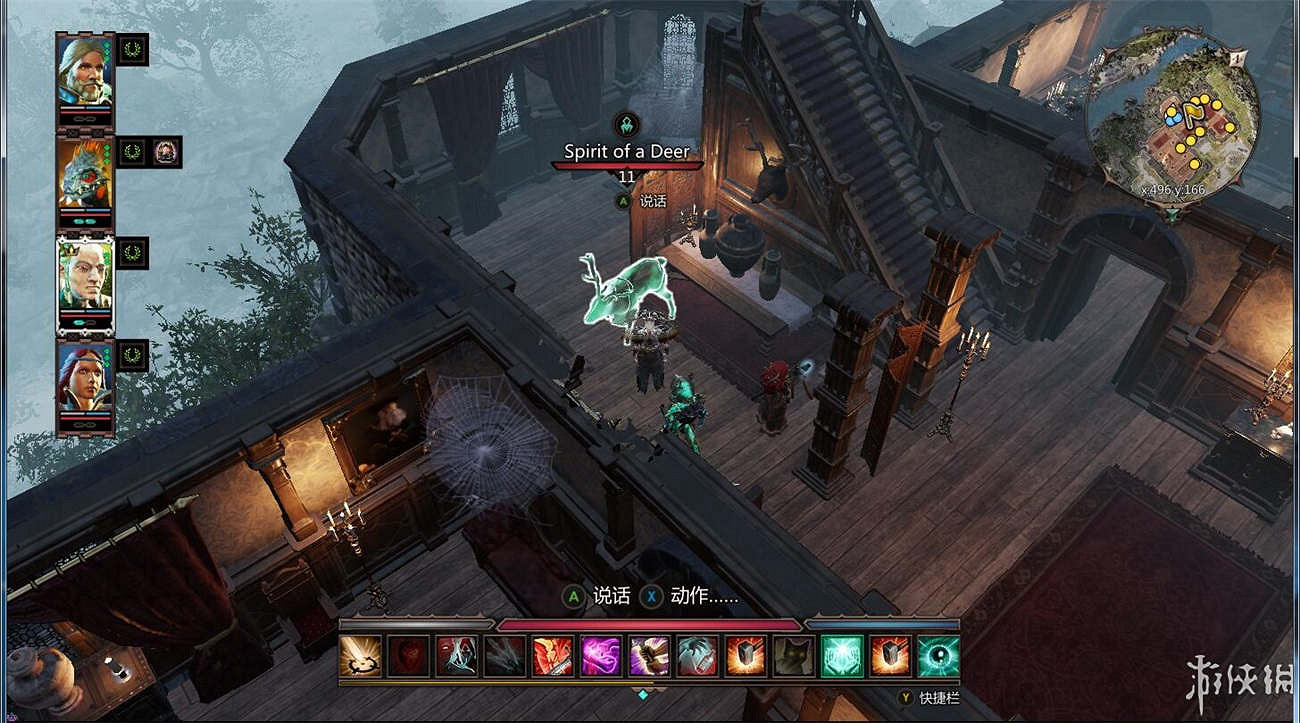Cast the purple swirling energy skill
The height and width of the screenshot is (723, 1300).
pyautogui.click(x=600, y=655)
